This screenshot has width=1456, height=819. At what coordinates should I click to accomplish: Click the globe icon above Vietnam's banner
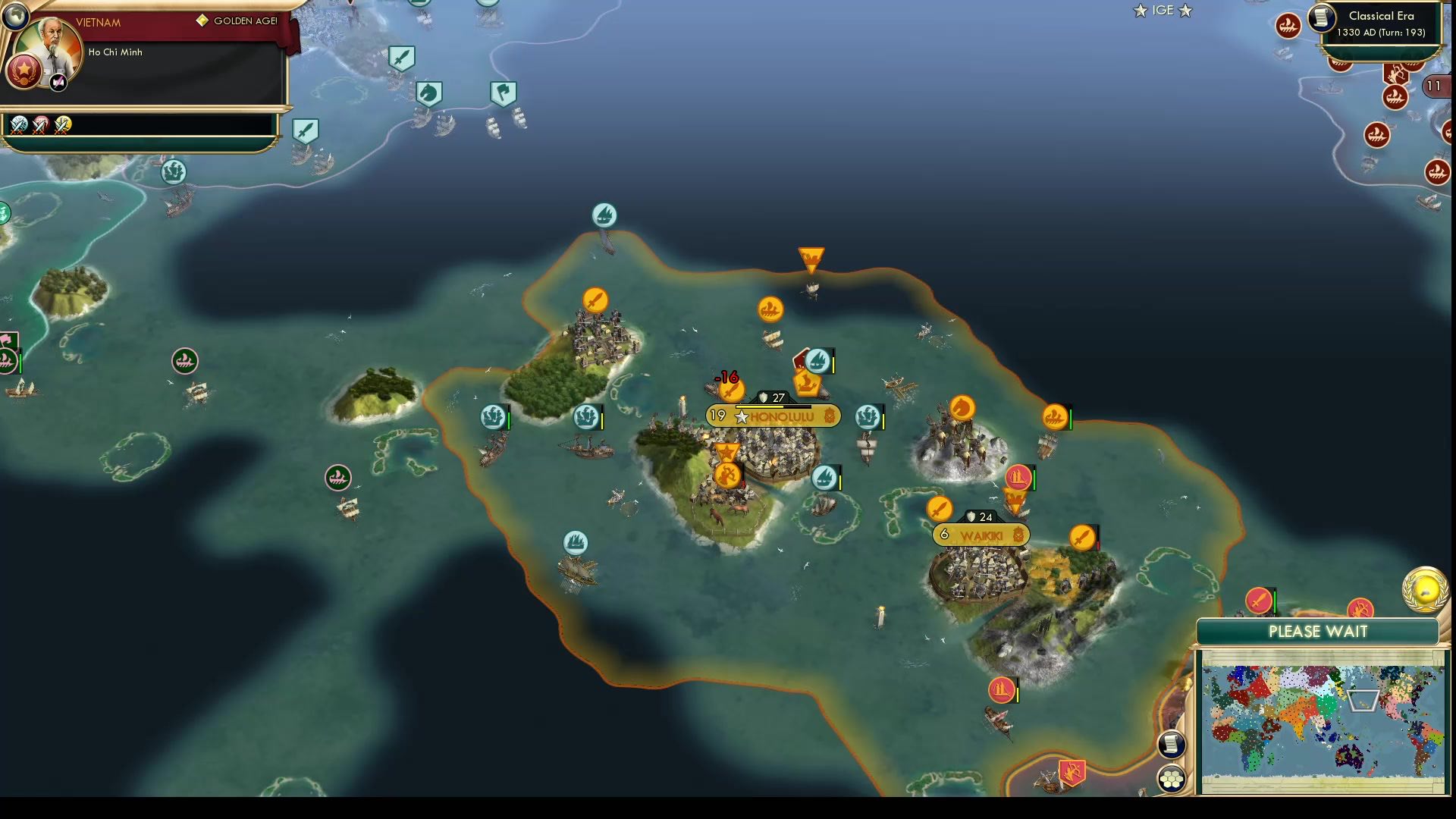click(15, 17)
